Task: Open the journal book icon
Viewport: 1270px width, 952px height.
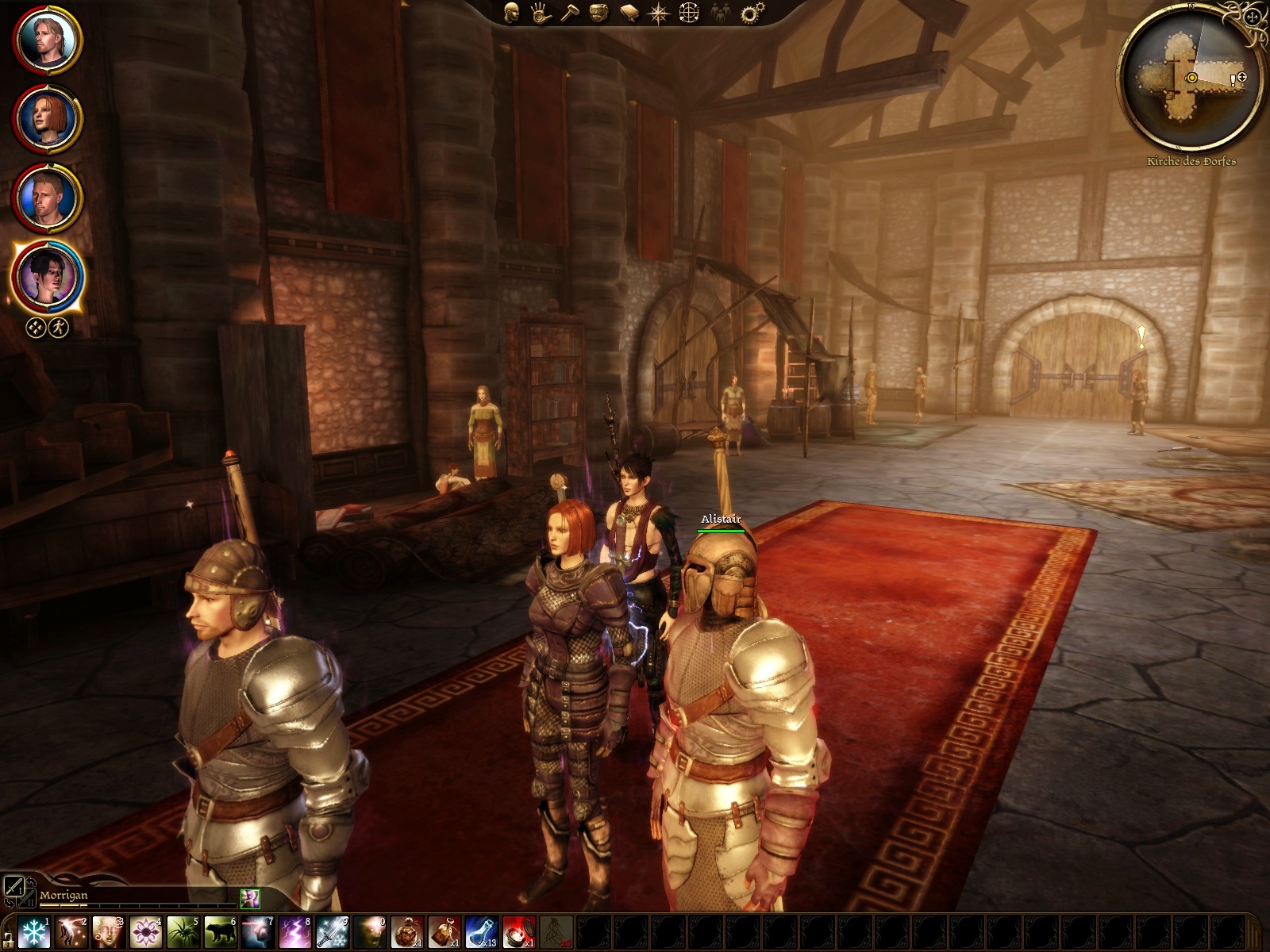Action: tap(629, 13)
